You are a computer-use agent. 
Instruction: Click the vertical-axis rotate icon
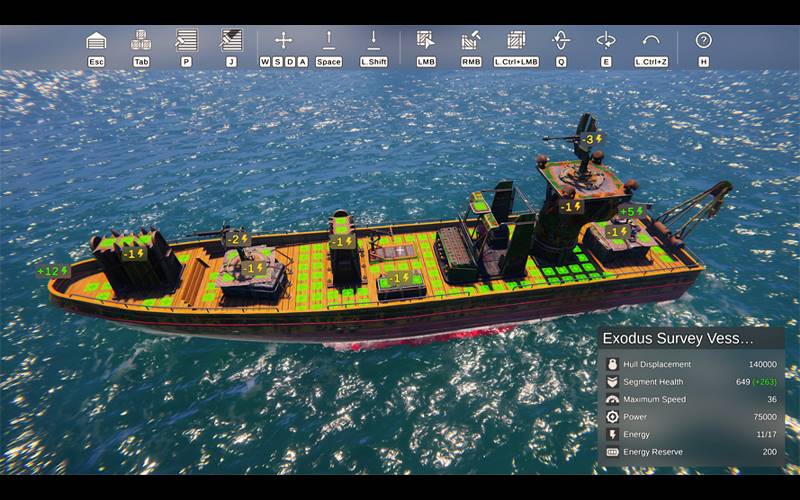click(x=561, y=41)
